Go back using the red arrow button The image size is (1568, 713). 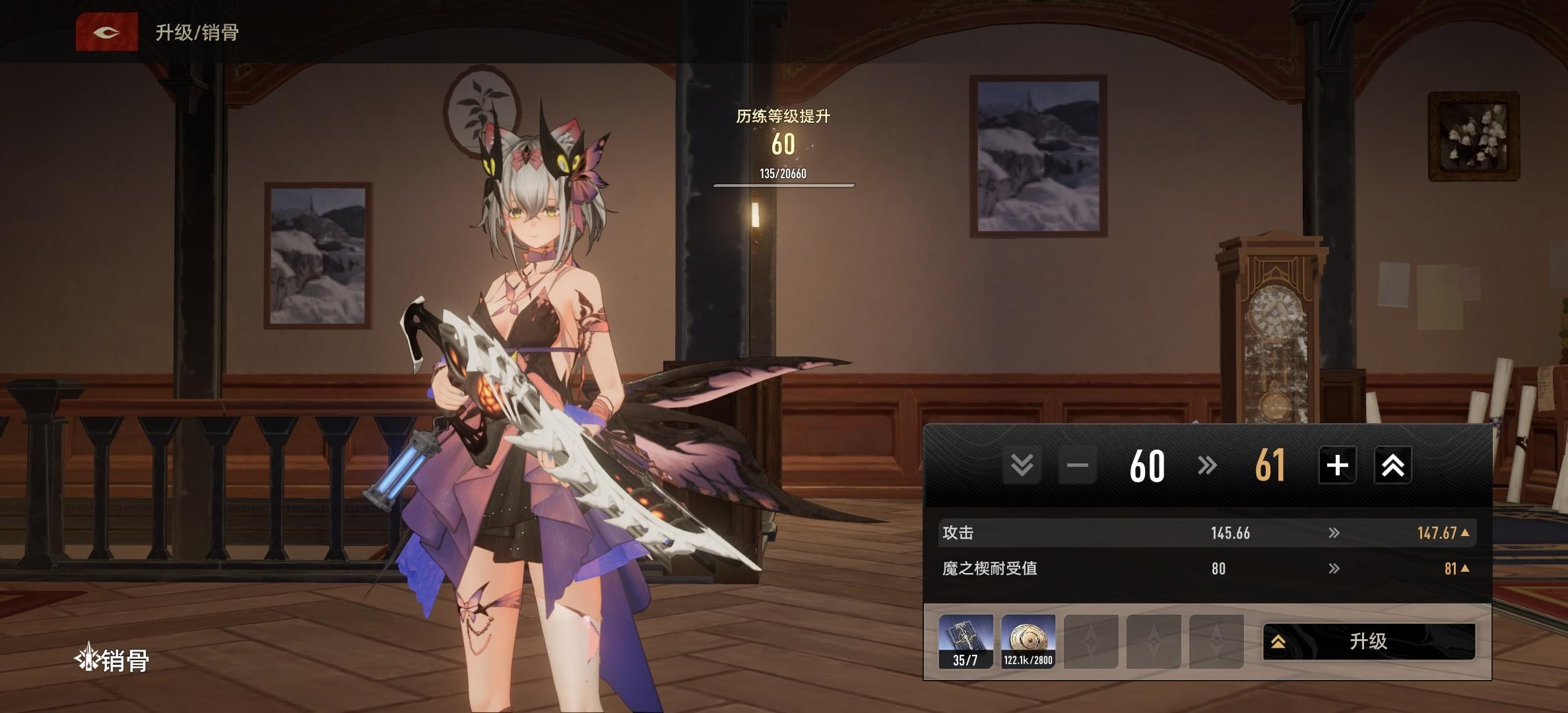106,32
